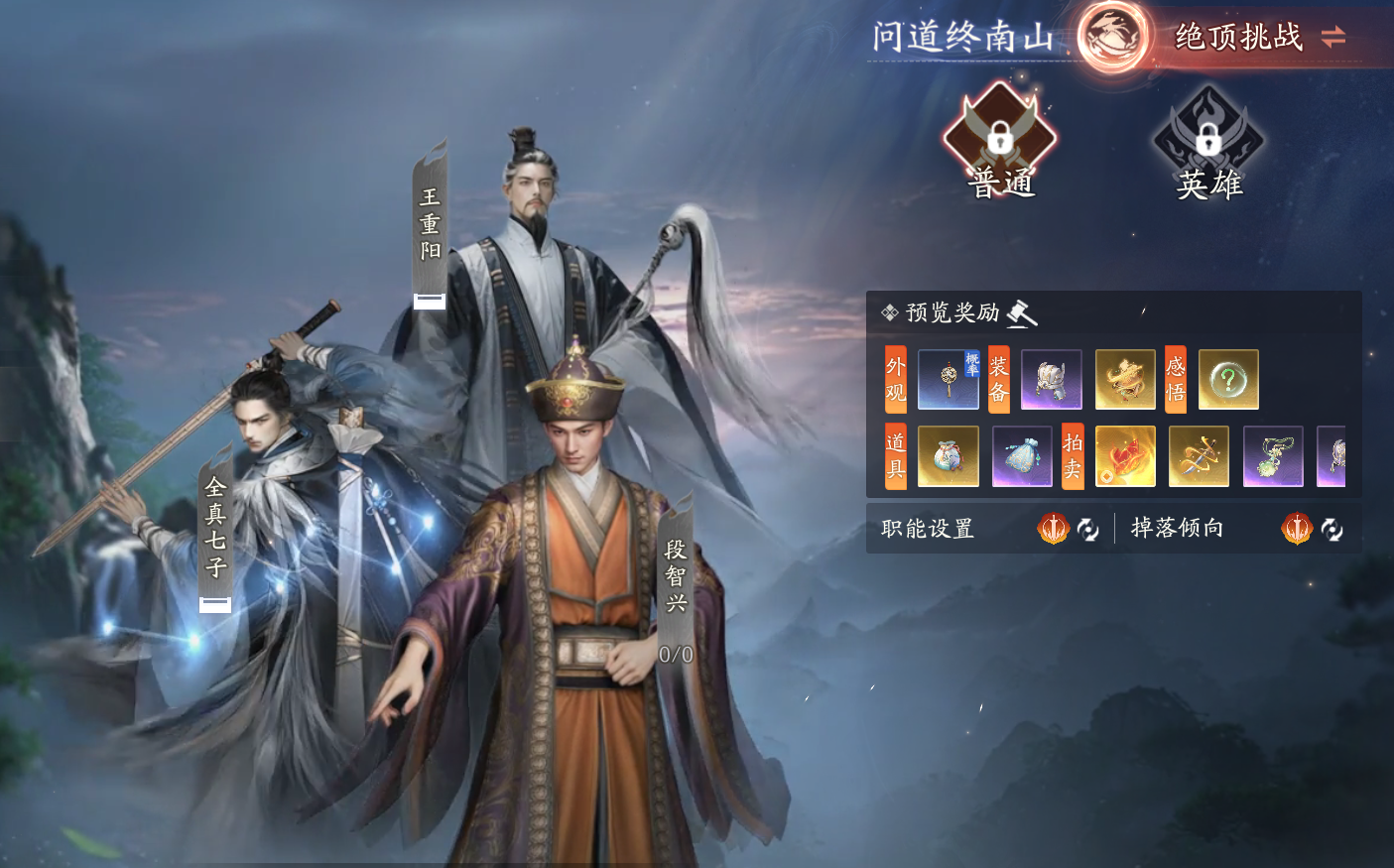Click the swap arrows beside 绝顶挑战
The width and height of the screenshot is (1394, 868).
tap(1334, 38)
